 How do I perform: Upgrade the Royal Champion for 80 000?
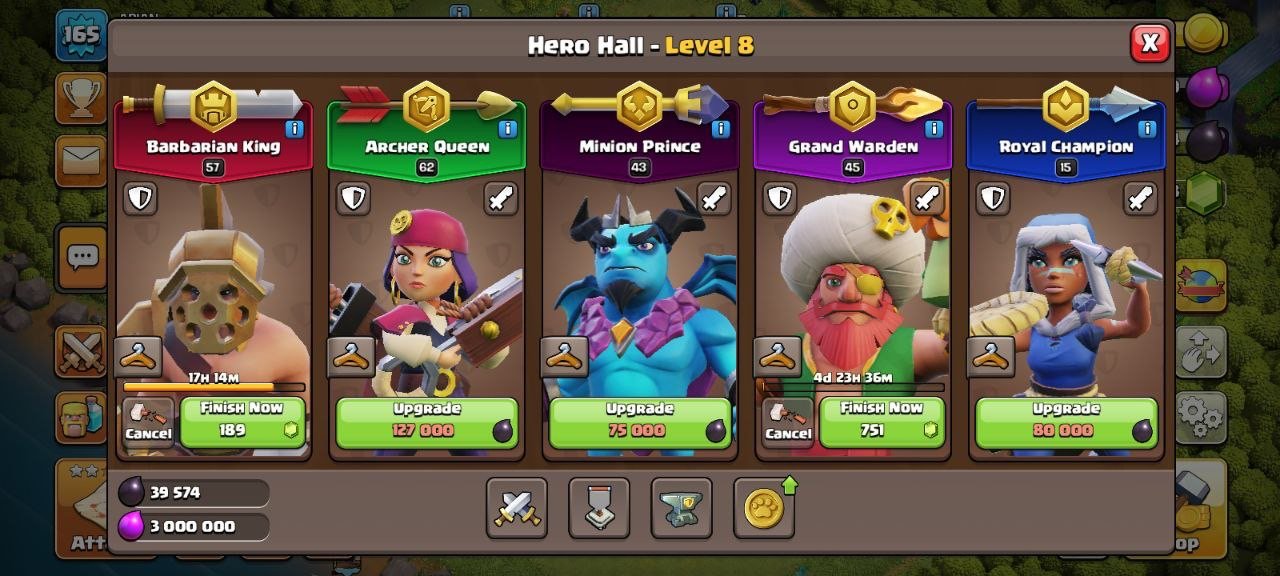[x=1066, y=422]
